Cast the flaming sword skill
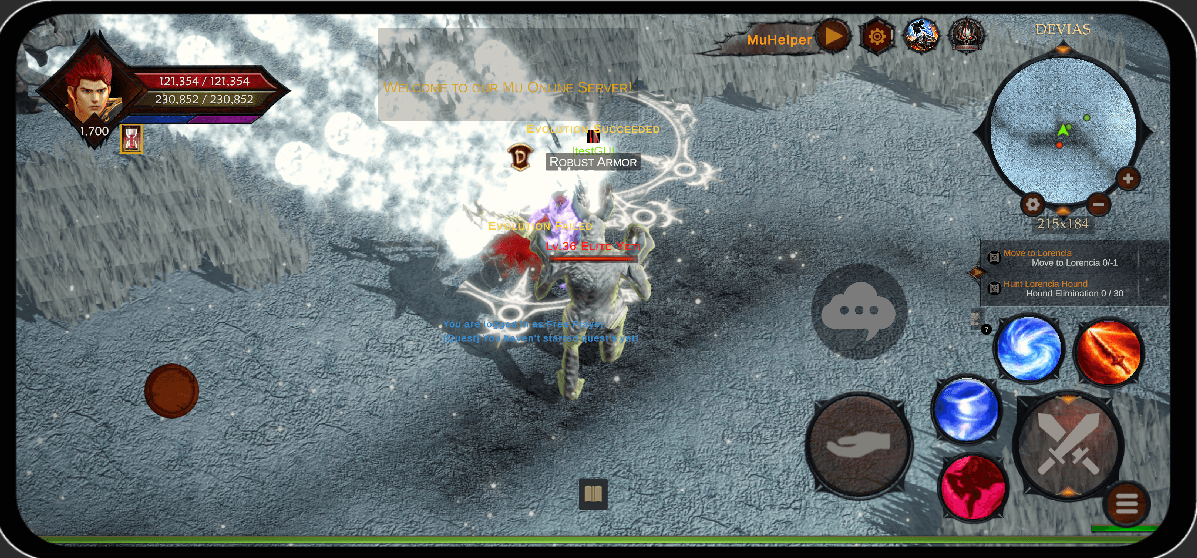This screenshot has width=1197, height=558. [1108, 352]
